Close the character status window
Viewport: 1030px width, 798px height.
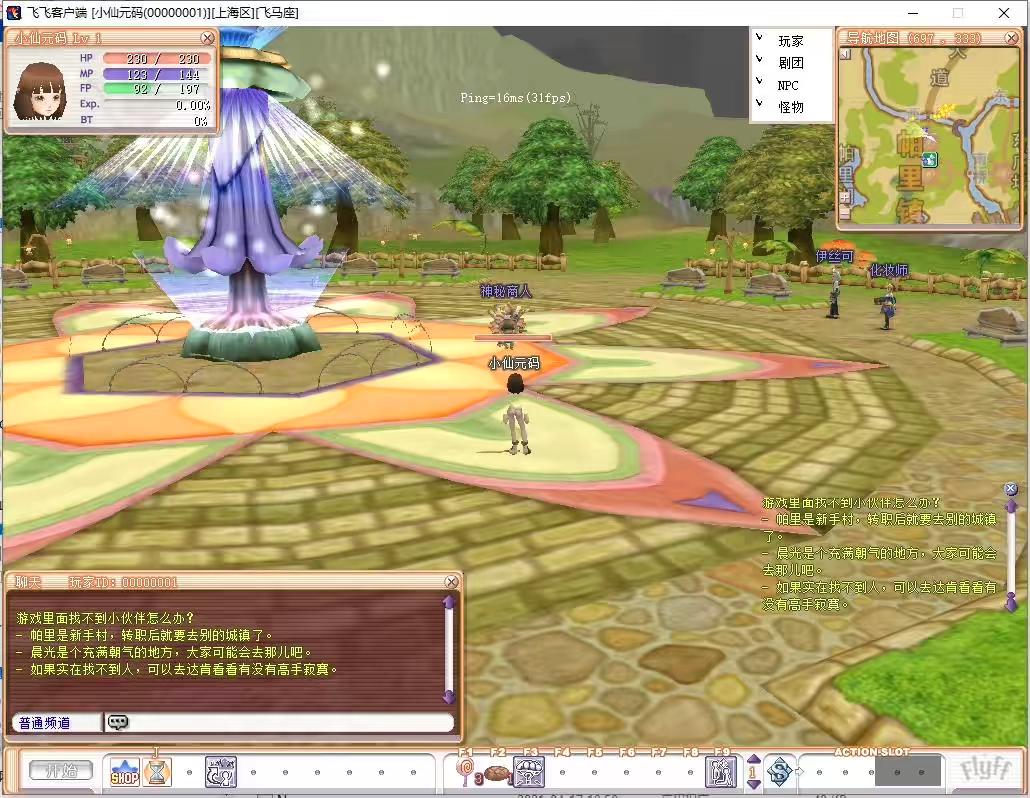[207, 38]
